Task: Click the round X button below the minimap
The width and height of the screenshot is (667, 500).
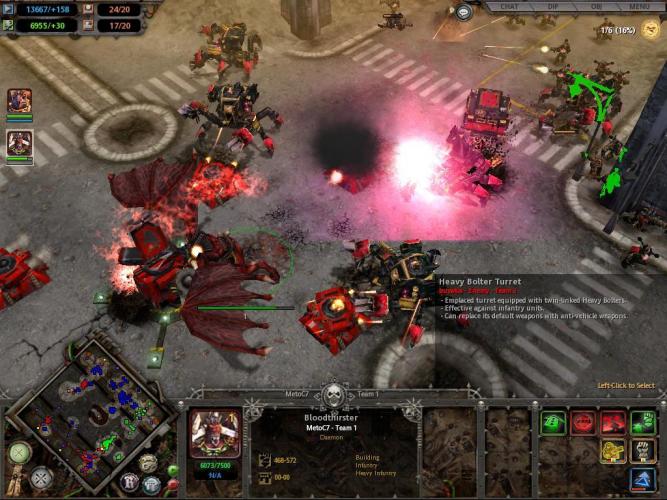Action: [x=40, y=479]
